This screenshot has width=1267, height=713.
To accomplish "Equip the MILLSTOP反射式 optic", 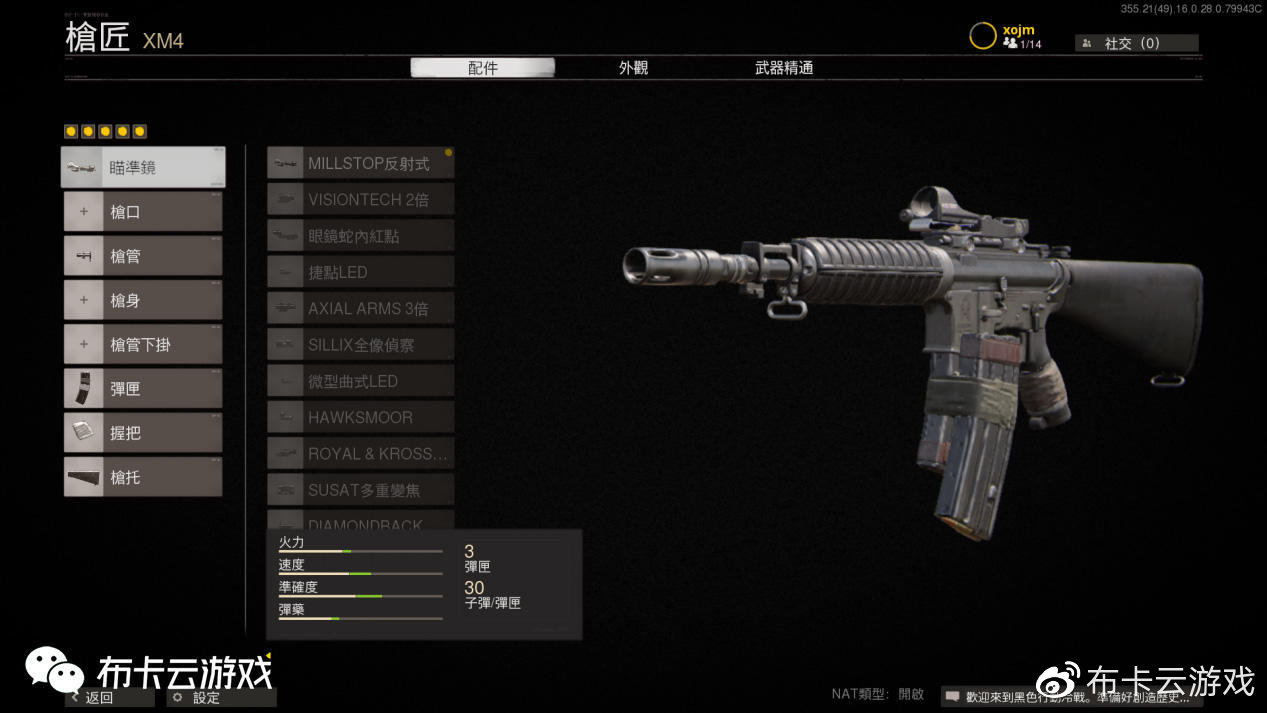I will tap(361, 163).
